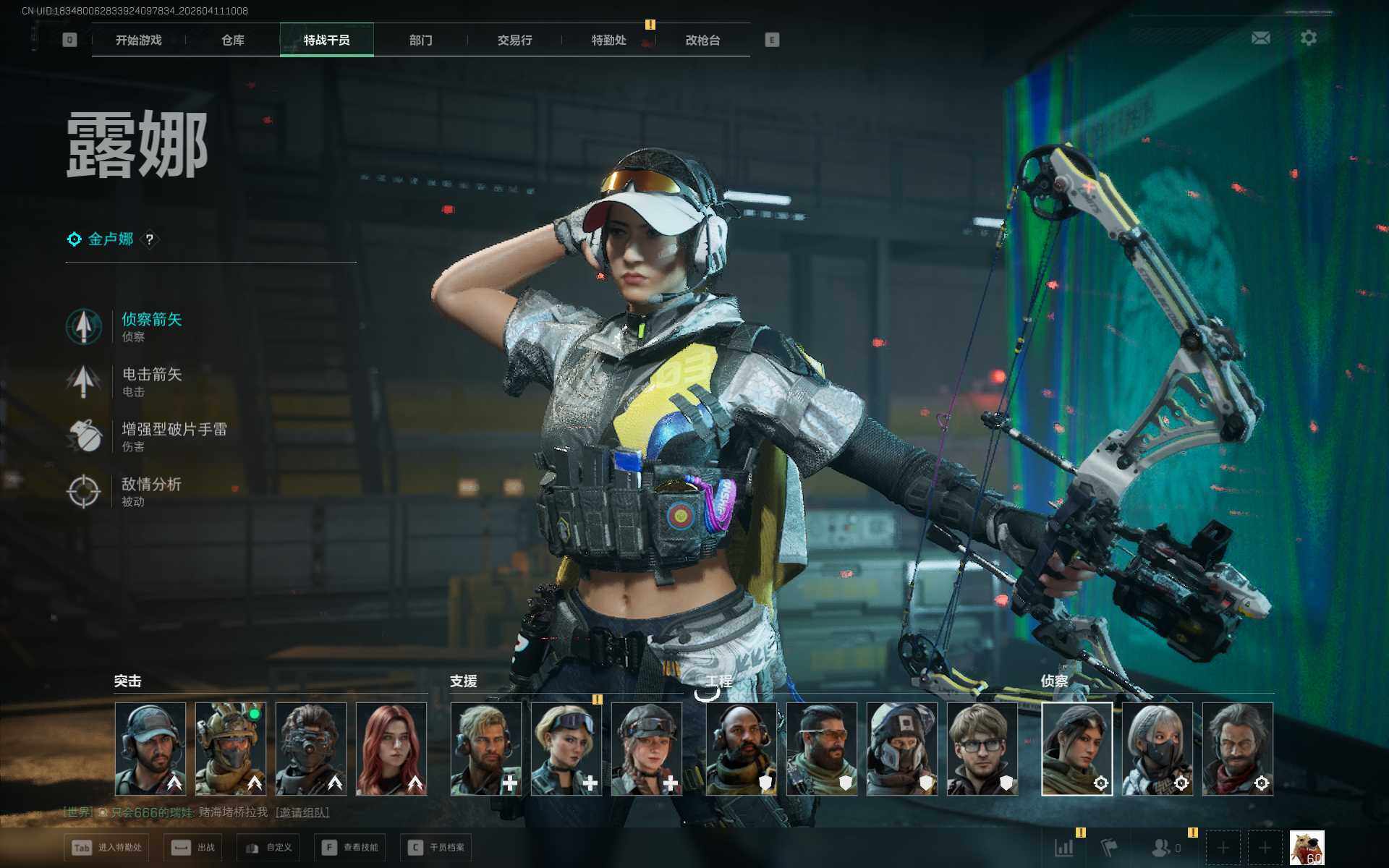1389x868 pixels.
Task: Switch to the 改枪台 tab
Action: pos(702,41)
